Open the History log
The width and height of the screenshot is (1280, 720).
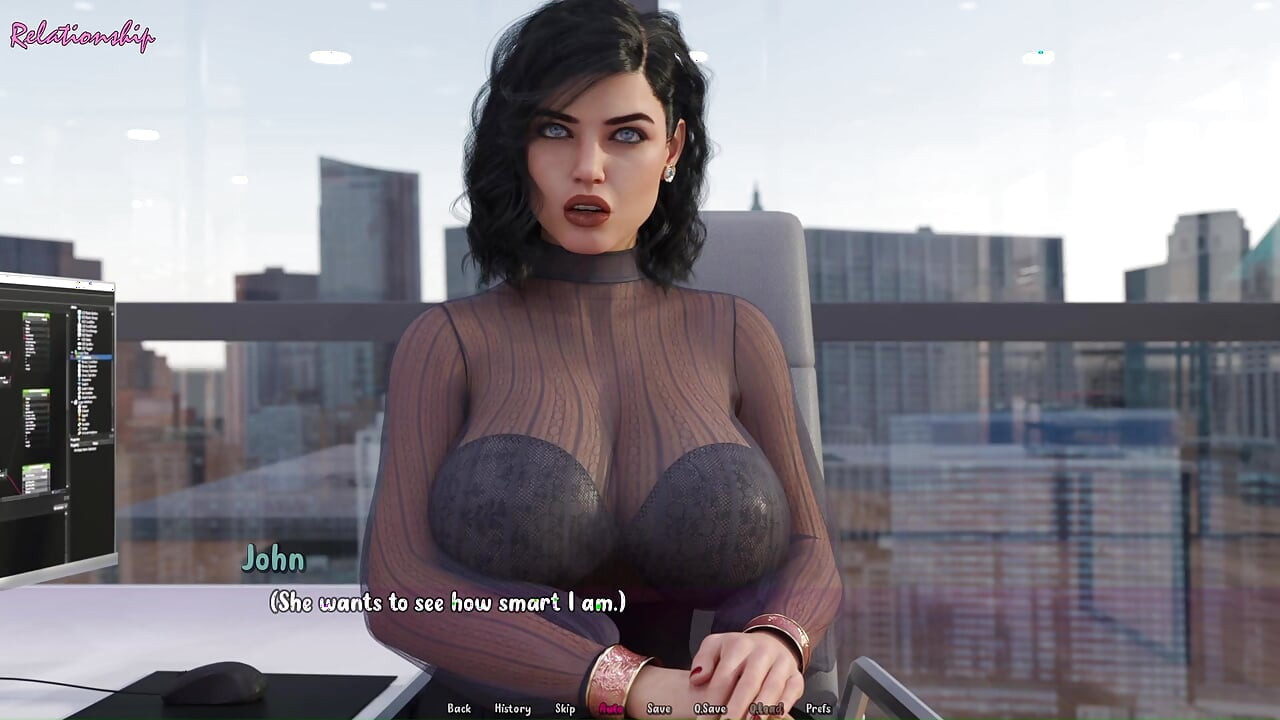(511, 707)
